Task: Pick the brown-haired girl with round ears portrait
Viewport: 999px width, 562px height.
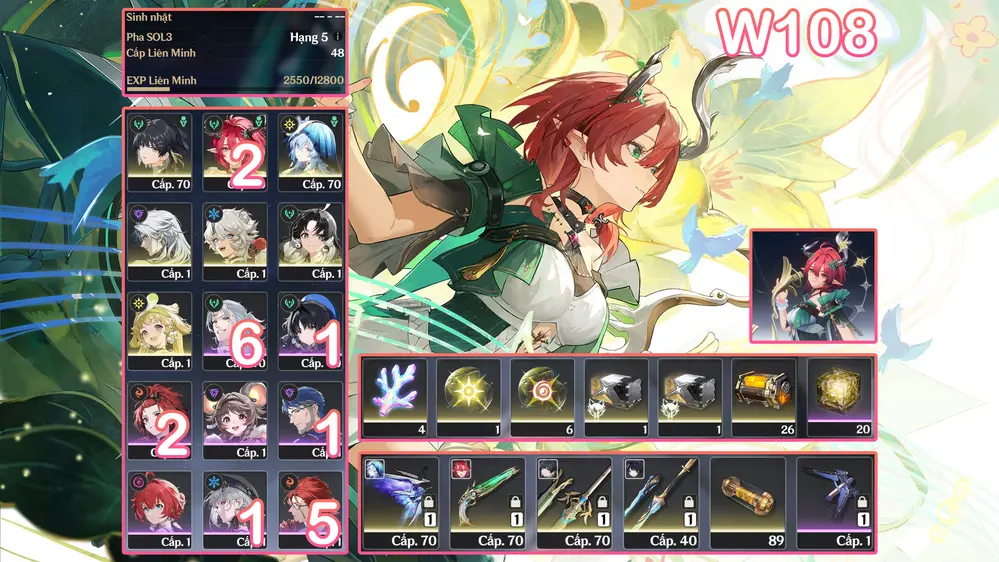Action: (234, 420)
